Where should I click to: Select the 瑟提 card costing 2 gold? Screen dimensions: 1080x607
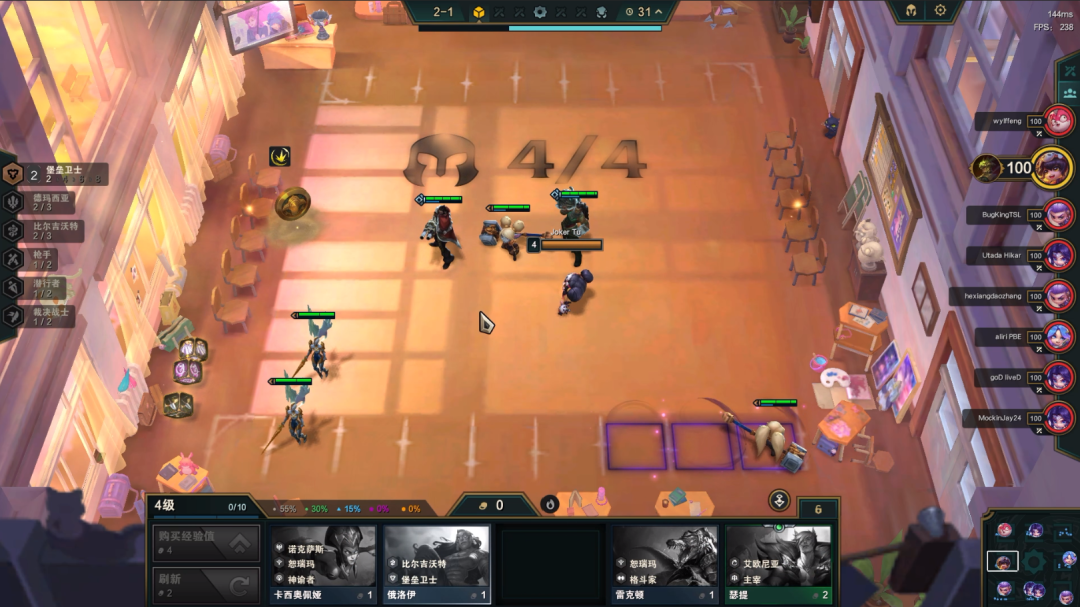[x=779, y=565]
